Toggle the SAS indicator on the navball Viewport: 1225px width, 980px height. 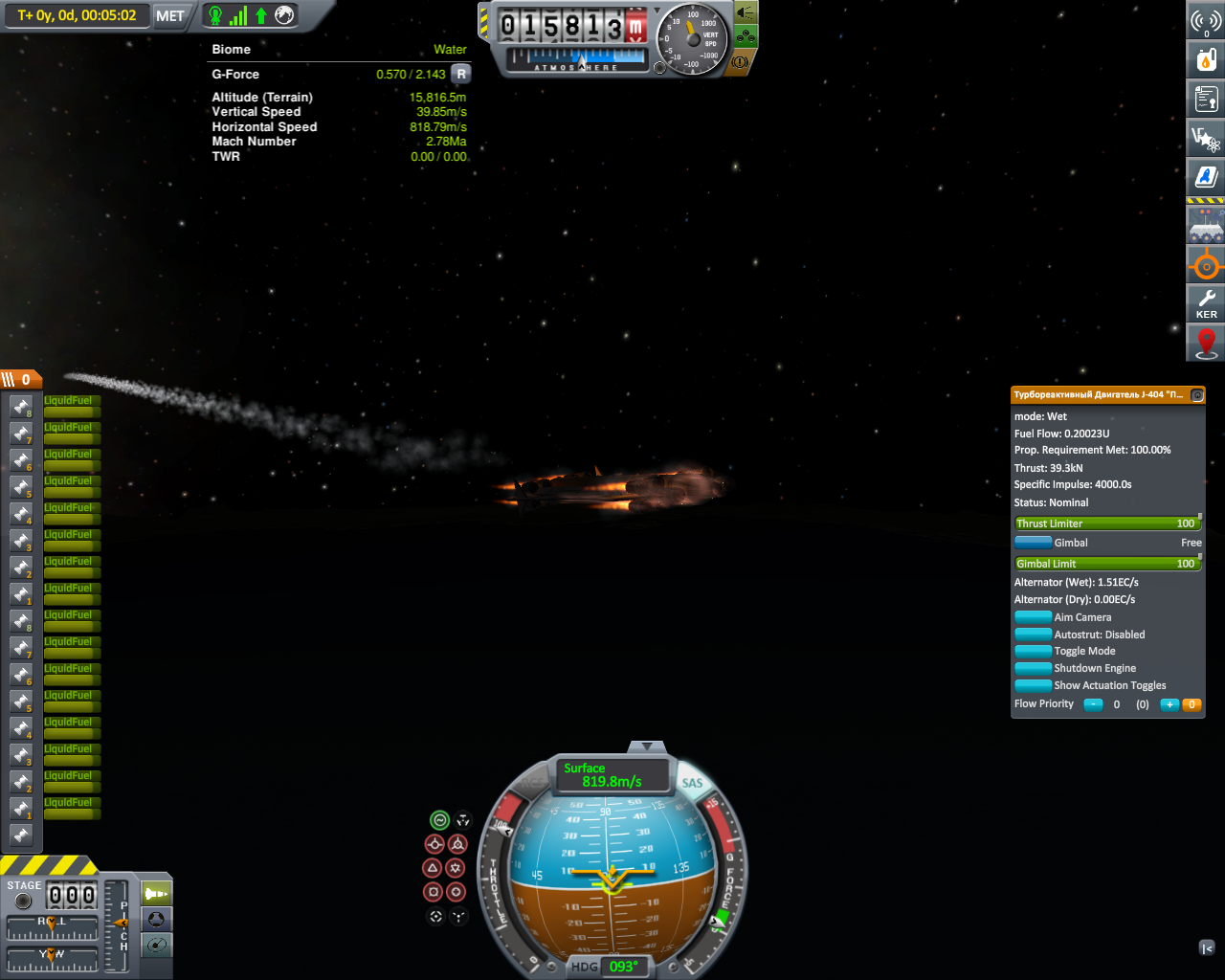[x=692, y=783]
